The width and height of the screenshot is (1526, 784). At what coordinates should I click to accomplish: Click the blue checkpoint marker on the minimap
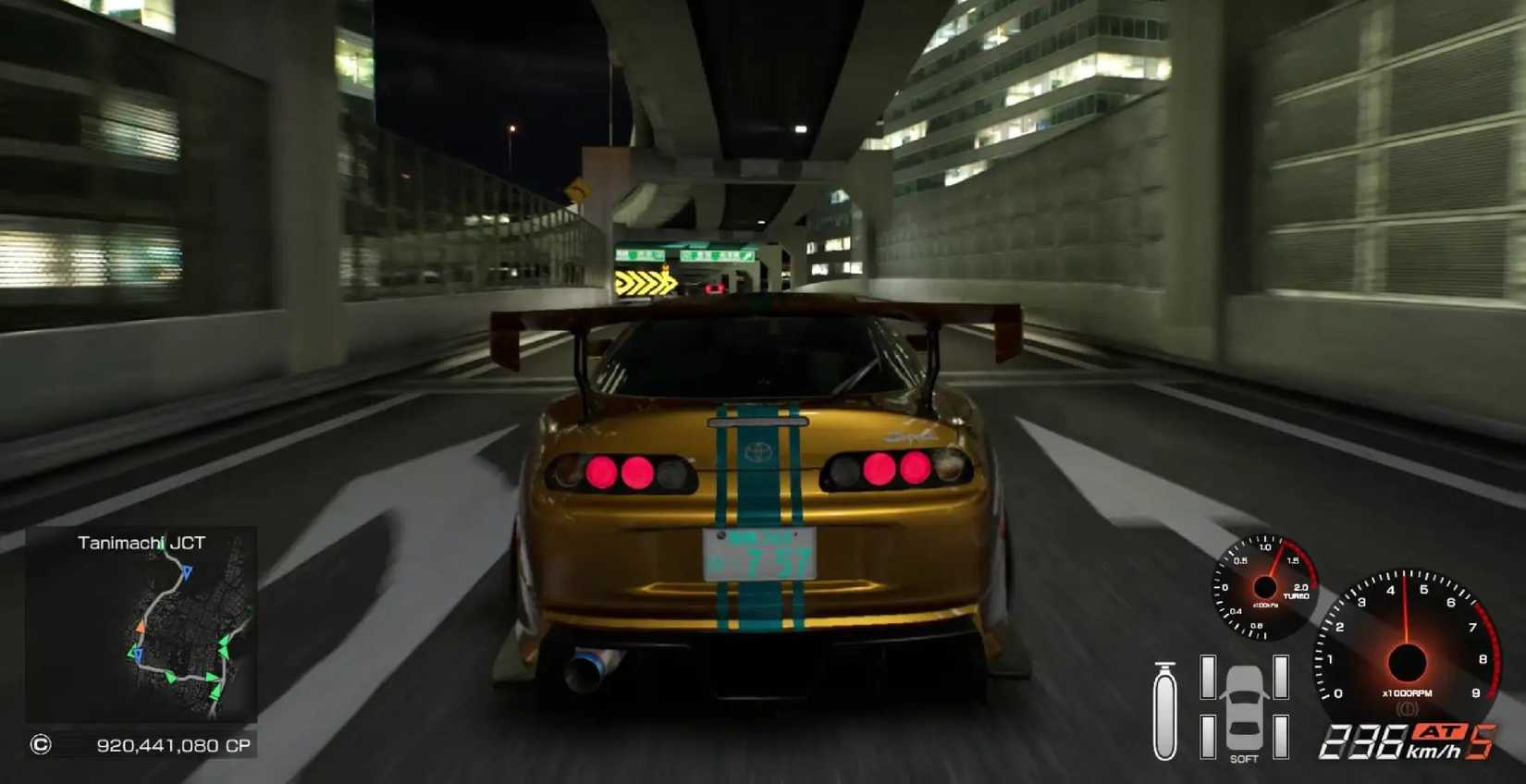pos(187,571)
